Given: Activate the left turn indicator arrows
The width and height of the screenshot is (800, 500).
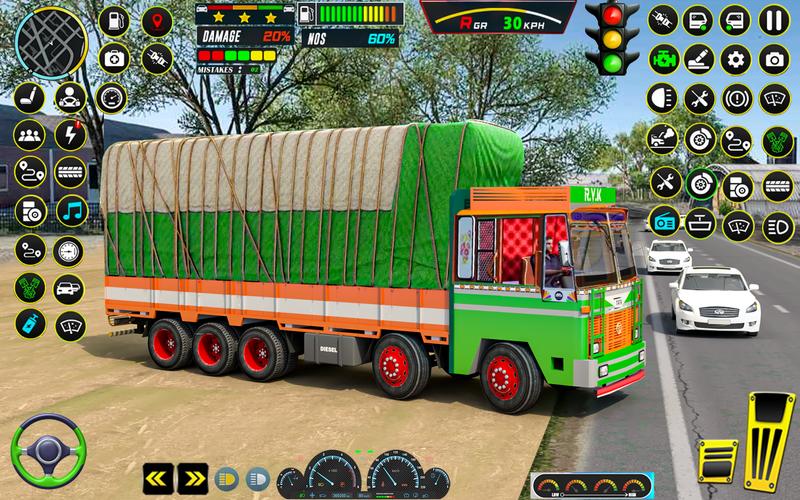Looking at the screenshot, I should click(x=158, y=477).
